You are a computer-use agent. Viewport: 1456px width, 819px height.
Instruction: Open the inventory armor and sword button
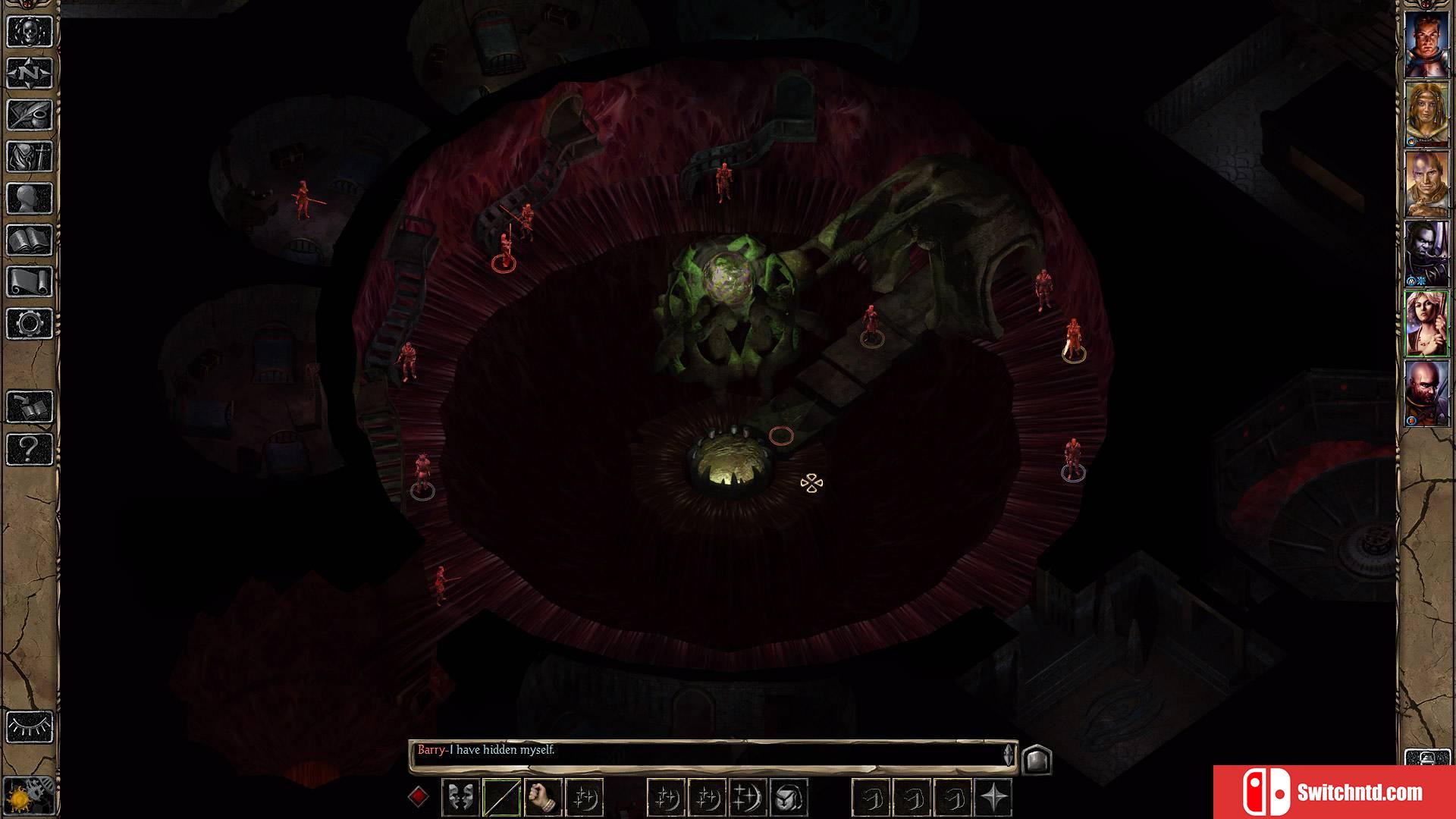(30, 157)
